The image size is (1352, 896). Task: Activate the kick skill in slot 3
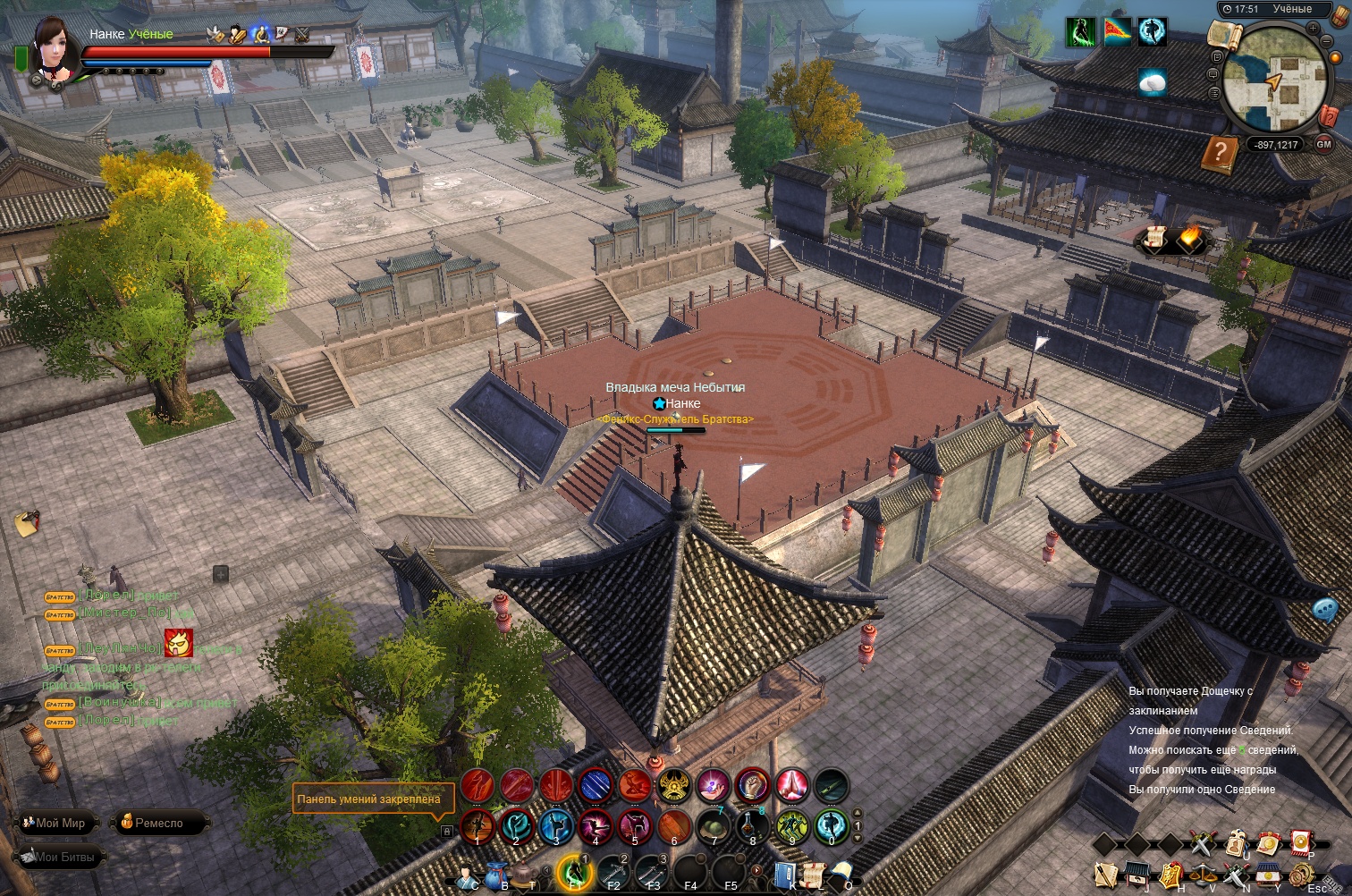[x=555, y=826]
